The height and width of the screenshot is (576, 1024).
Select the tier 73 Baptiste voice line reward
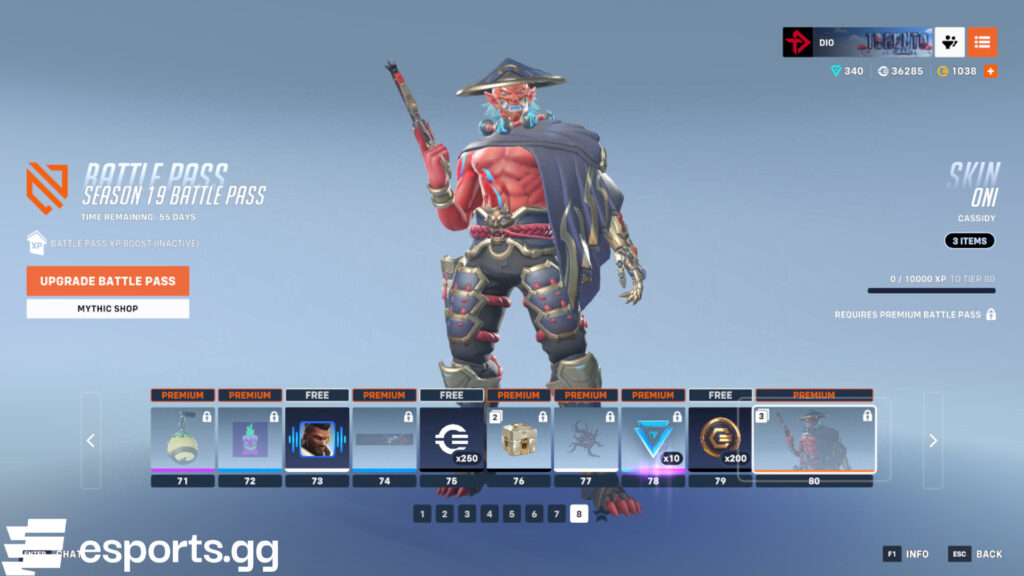coord(317,438)
